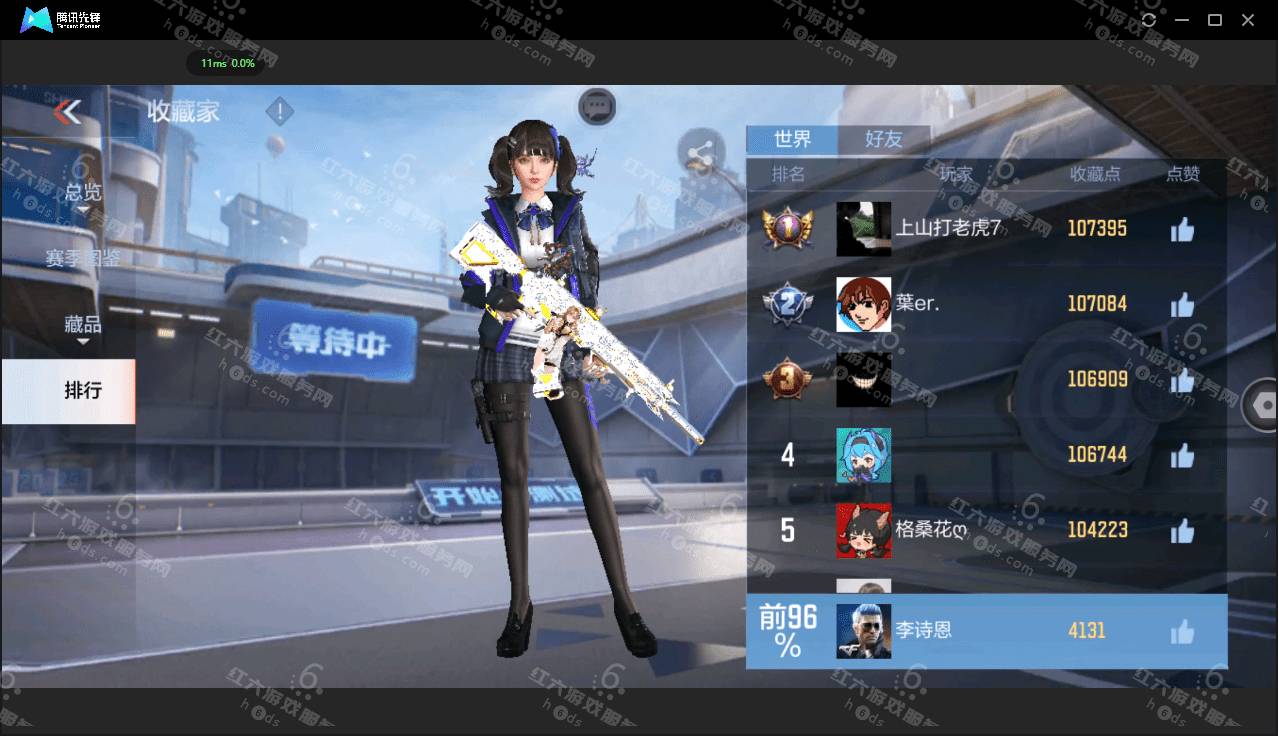The image size is (1278, 736).
Task: Expand the 藏品 collection section
Action: point(83,325)
